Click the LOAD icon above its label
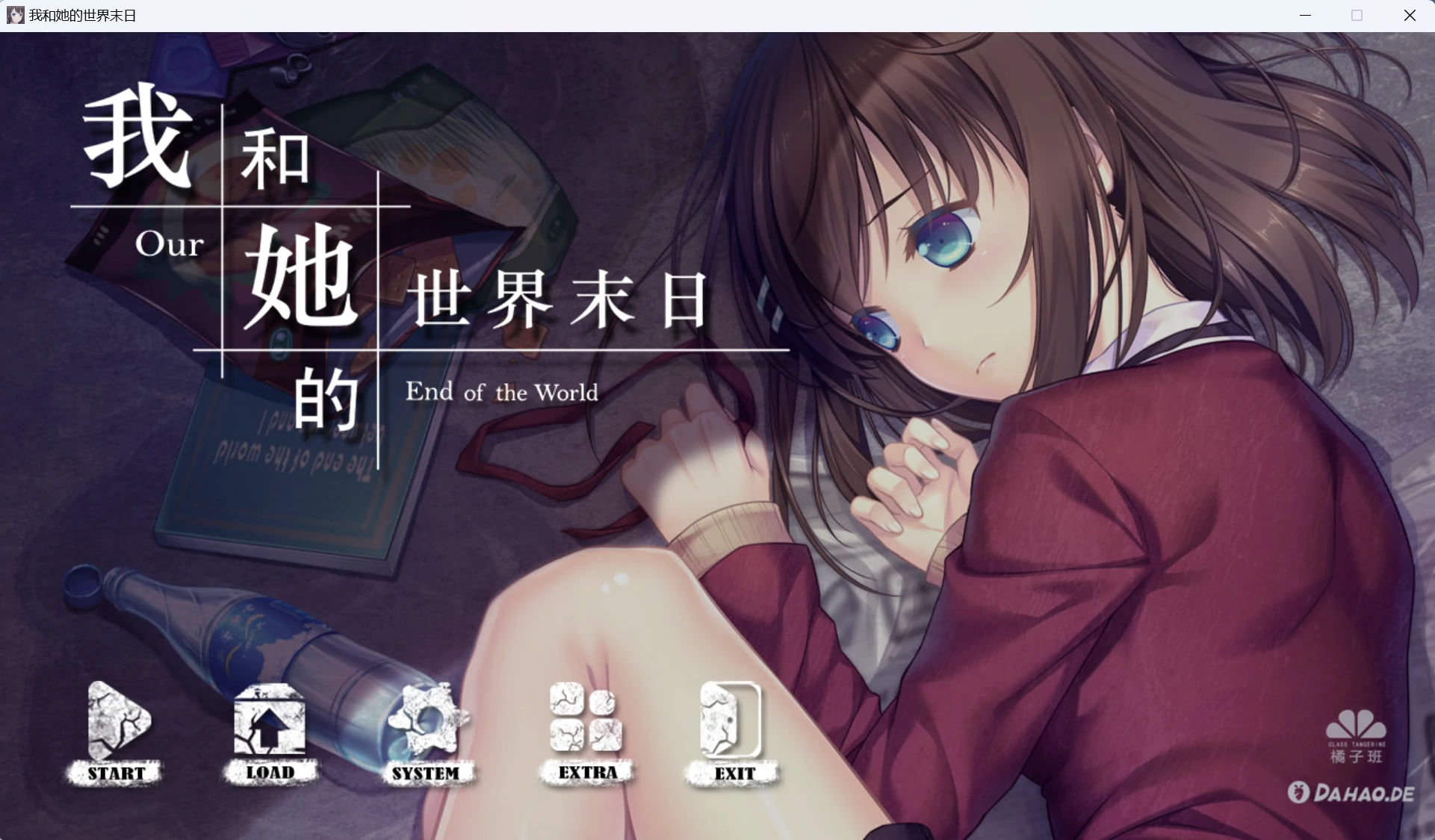This screenshot has width=1435, height=840. pyautogui.click(x=270, y=721)
